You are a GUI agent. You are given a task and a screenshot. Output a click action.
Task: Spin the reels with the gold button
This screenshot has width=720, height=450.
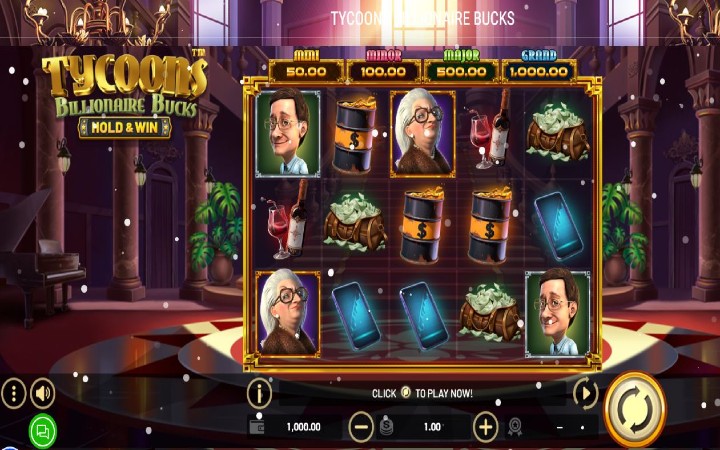point(636,408)
